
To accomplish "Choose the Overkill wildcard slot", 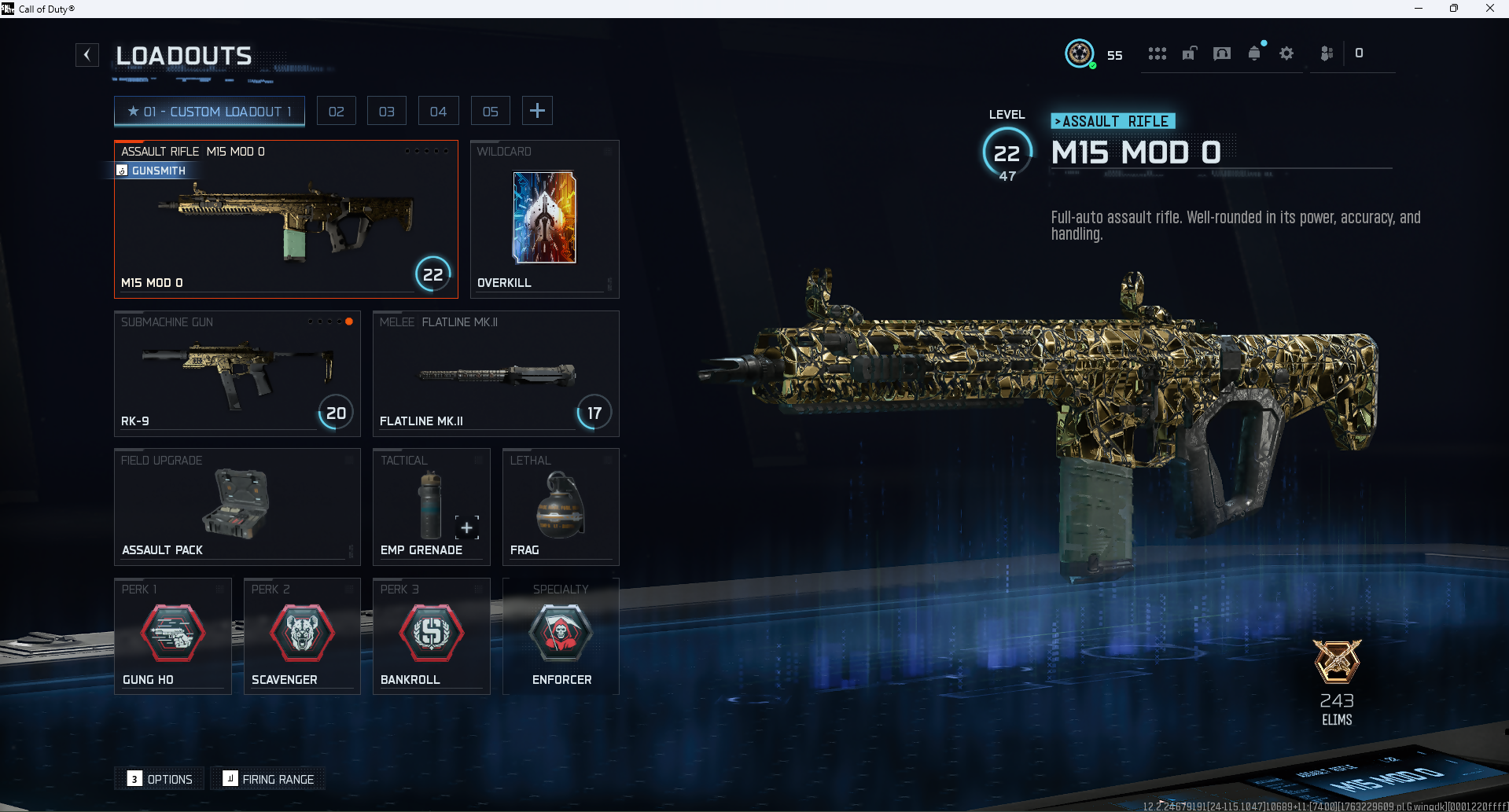I will pos(544,219).
